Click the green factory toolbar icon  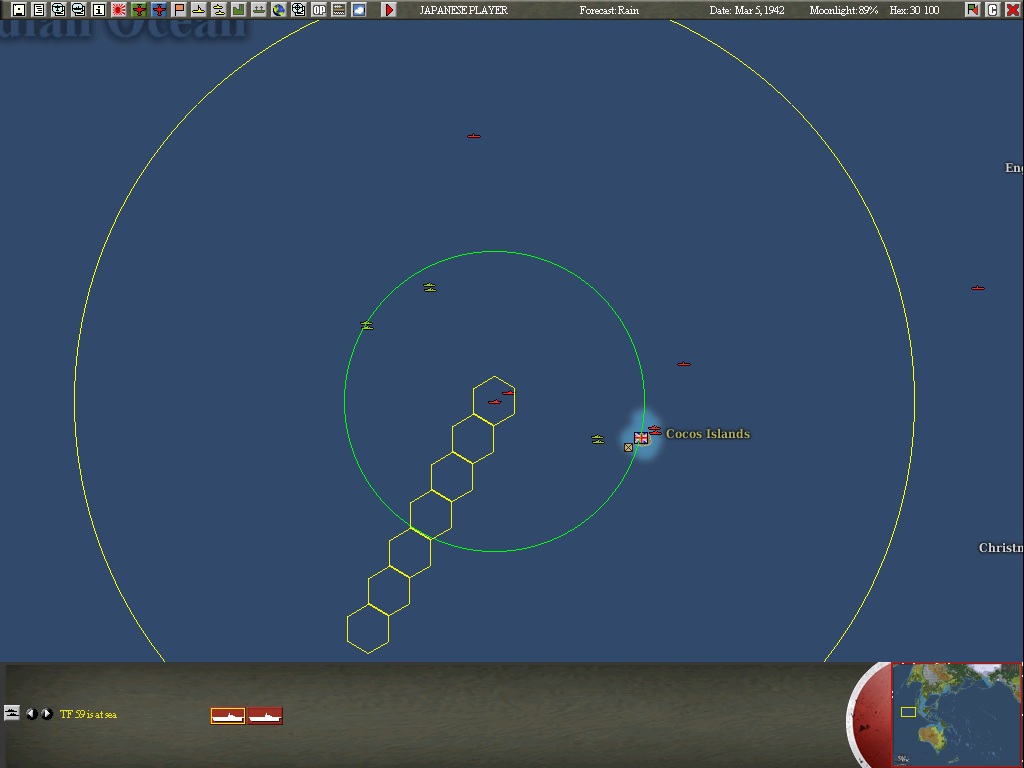(x=239, y=10)
